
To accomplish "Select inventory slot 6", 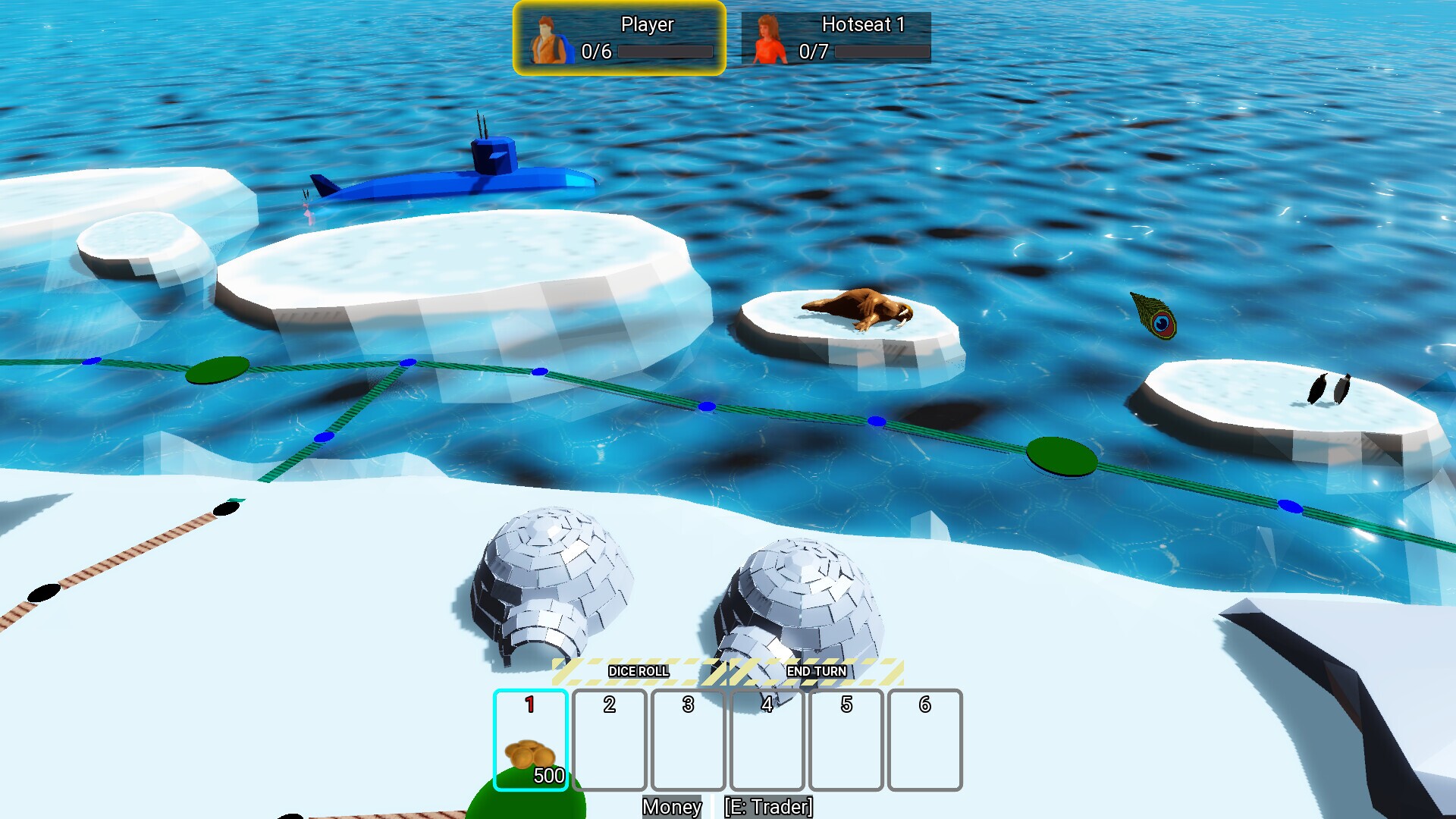I will tap(925, 739).
